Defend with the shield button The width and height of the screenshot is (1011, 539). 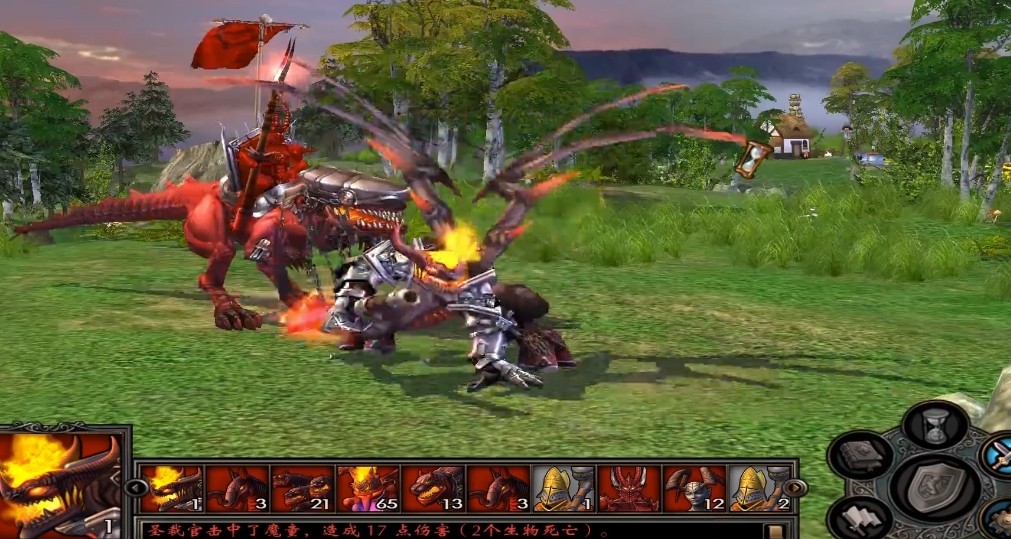[x=935, y=487]
